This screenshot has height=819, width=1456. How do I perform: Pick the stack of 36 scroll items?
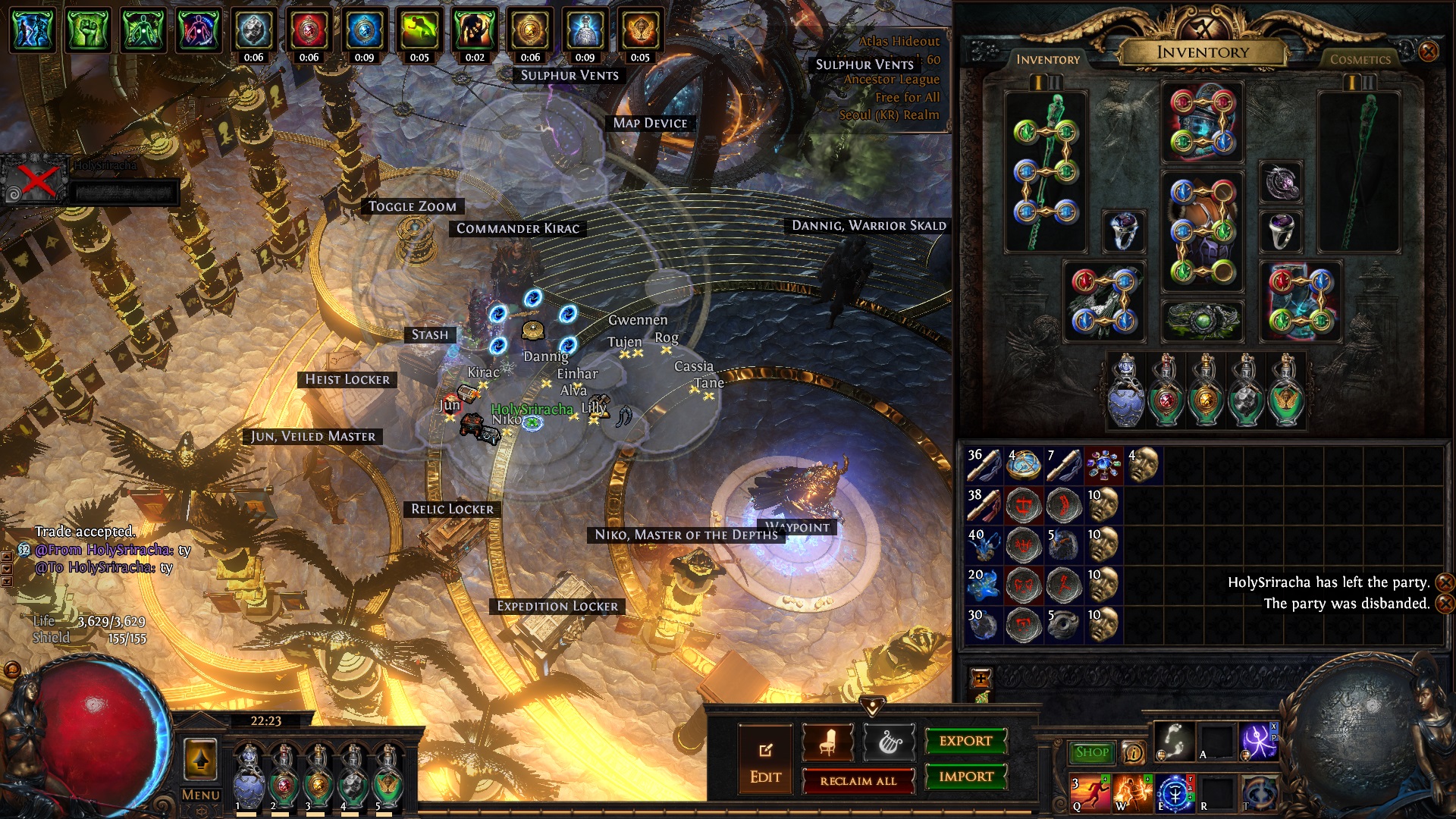click(984, 465)
